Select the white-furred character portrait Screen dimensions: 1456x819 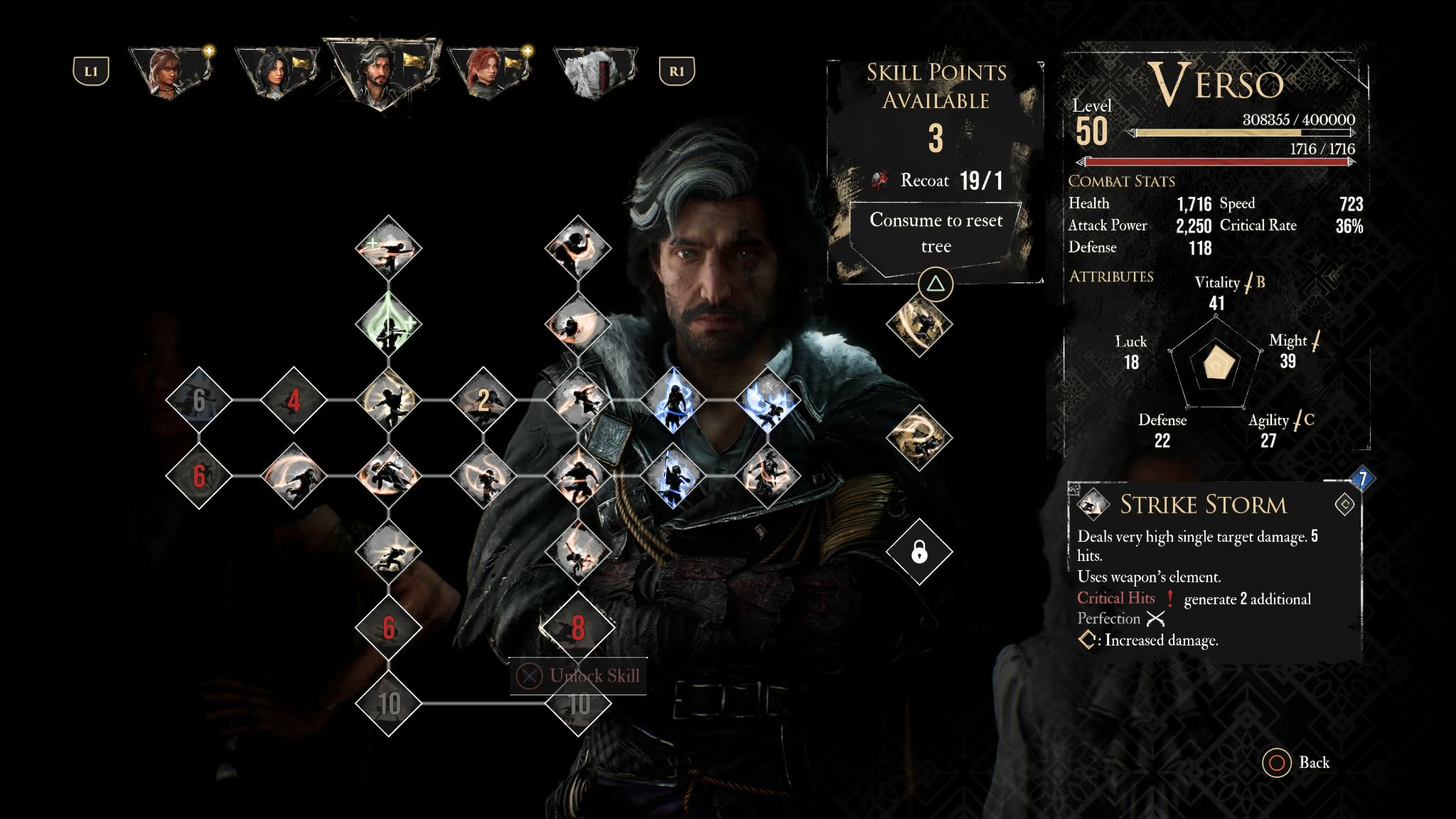(x=594, y=73)
